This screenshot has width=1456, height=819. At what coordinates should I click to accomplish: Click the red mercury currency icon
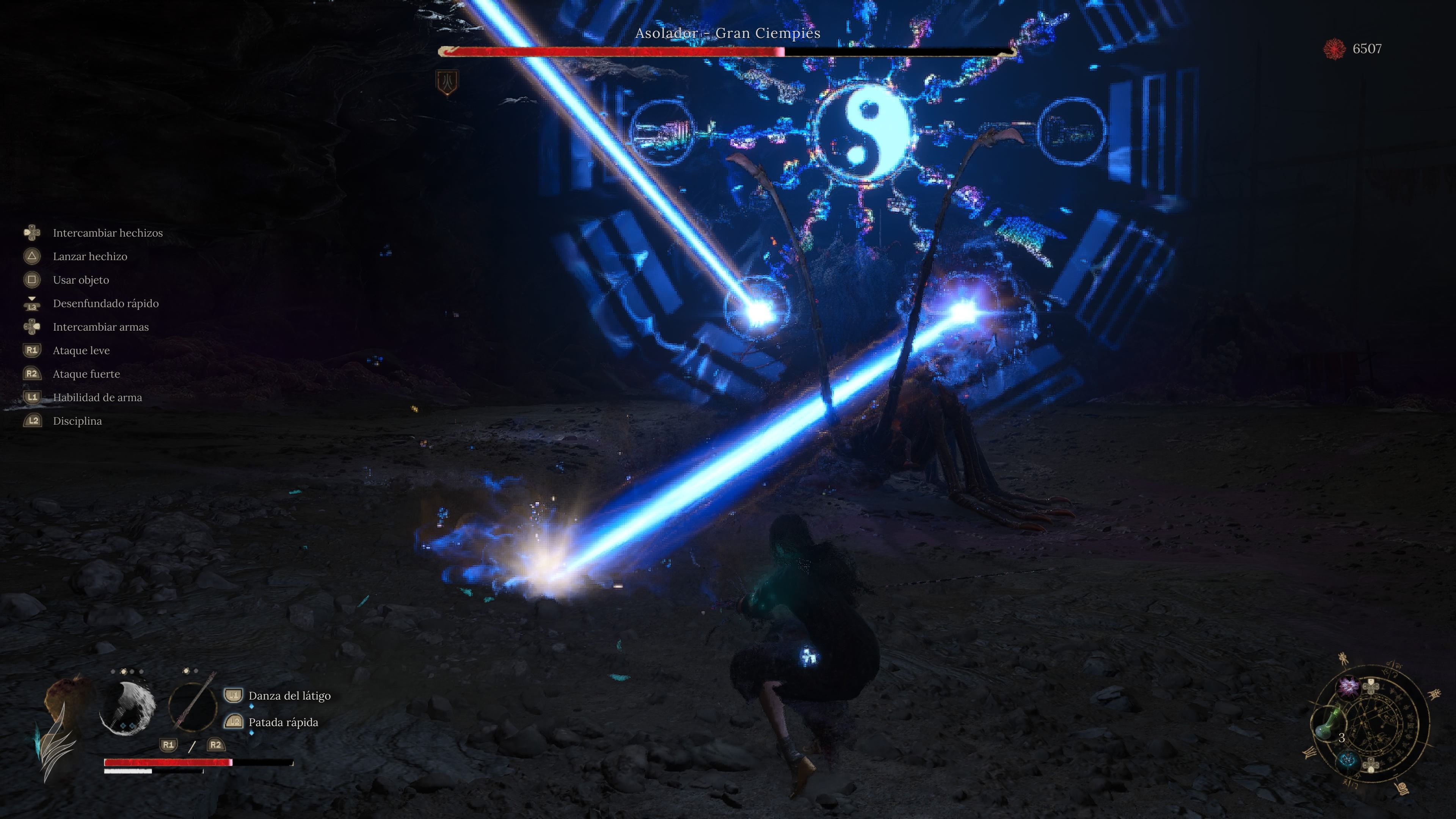point(1335,49)
